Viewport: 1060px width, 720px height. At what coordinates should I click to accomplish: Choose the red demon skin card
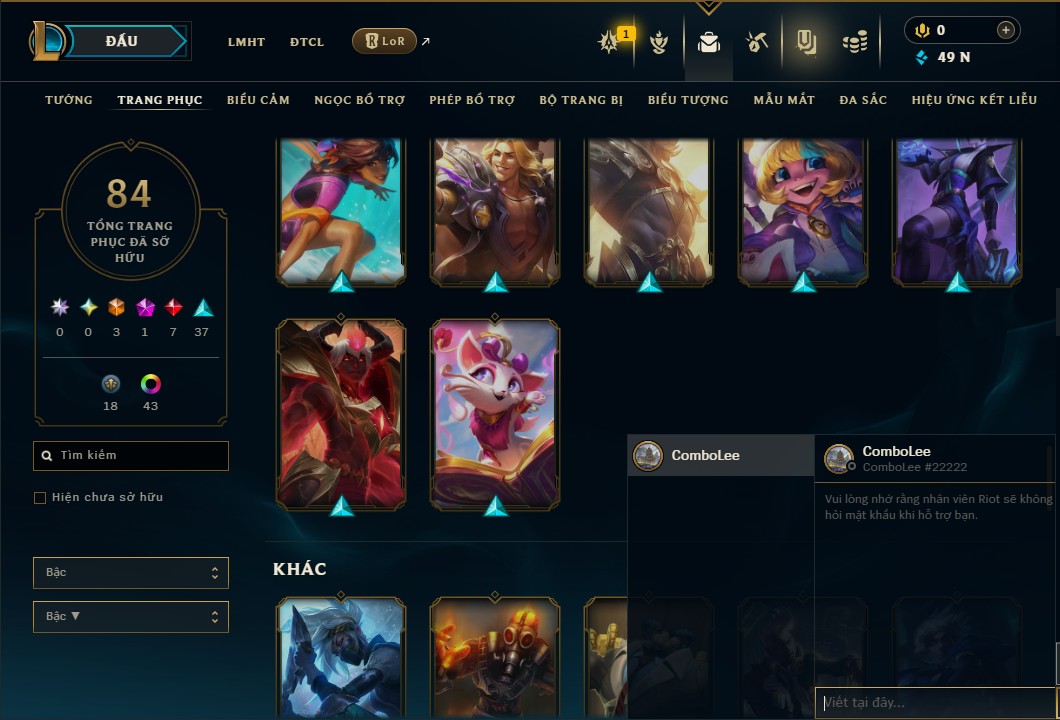point(341,412)
